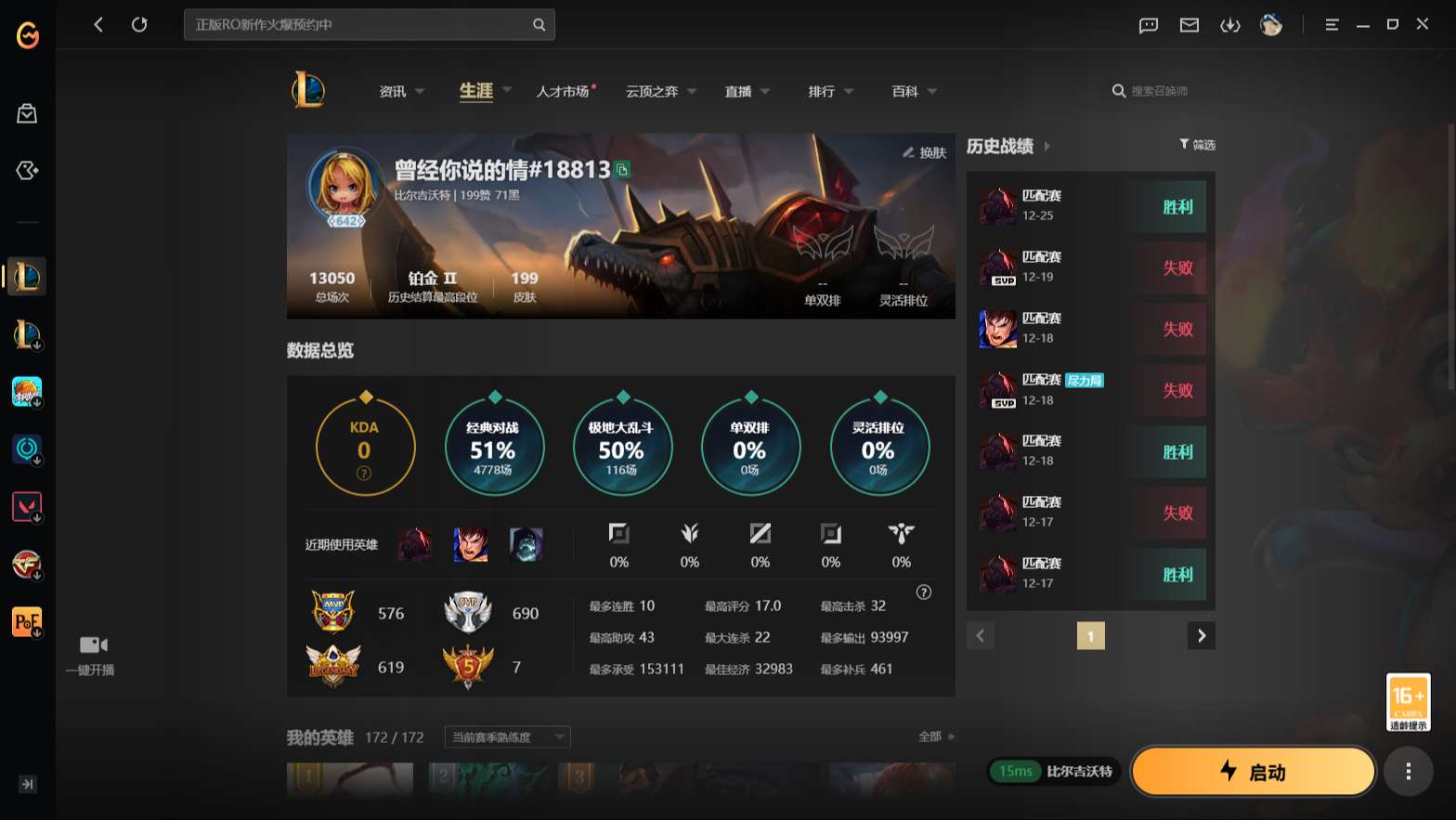Open the WeGame message chat icon

pyautogui.click(x=1148, y=25)
